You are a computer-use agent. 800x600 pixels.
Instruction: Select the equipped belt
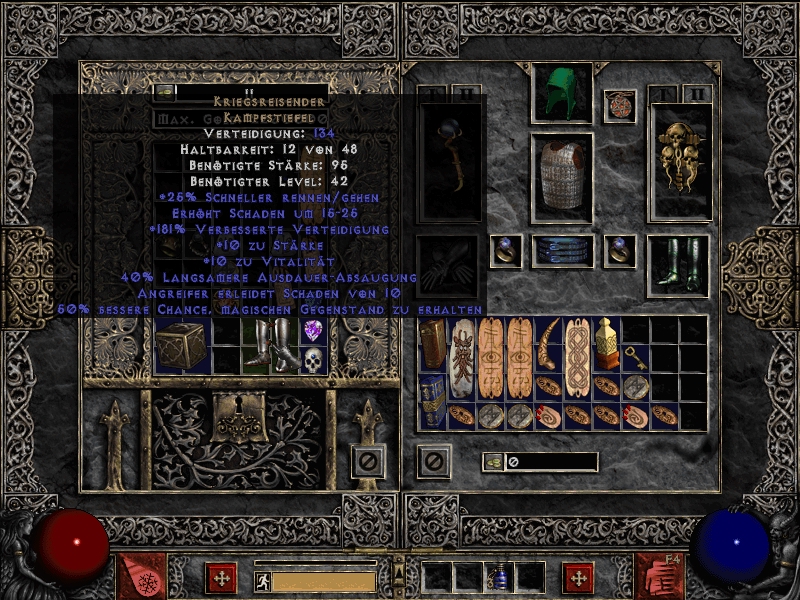pyautogui.click(x=561, y=251)
